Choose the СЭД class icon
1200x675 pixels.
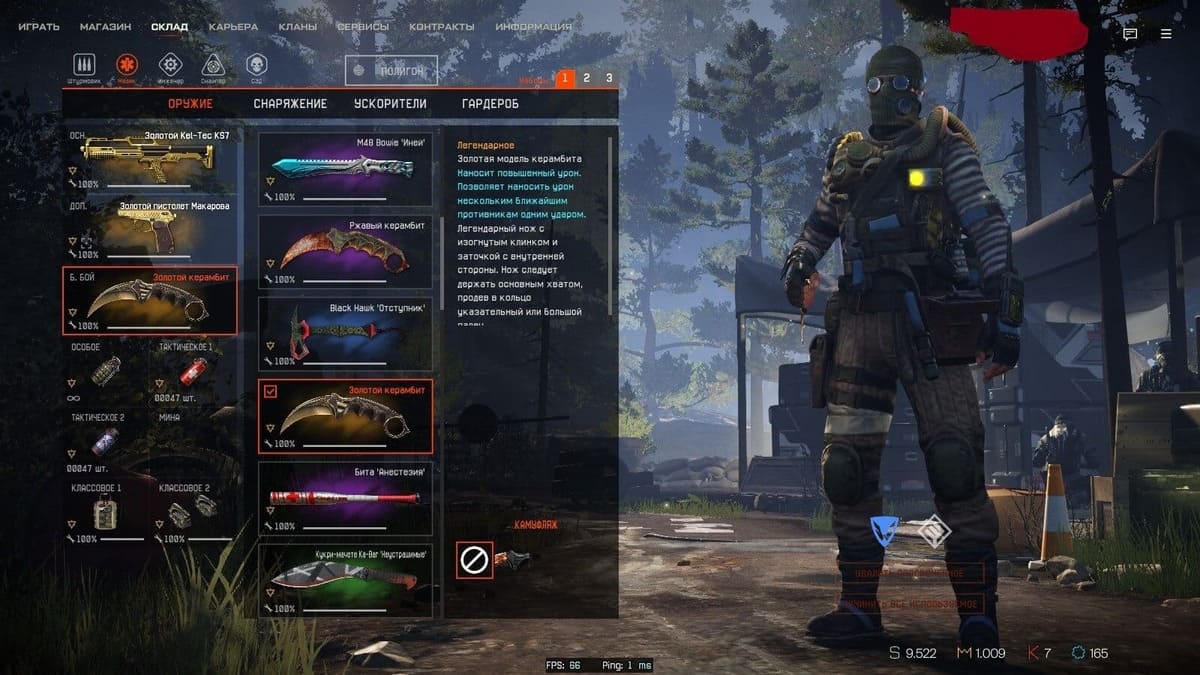[256, 65]
